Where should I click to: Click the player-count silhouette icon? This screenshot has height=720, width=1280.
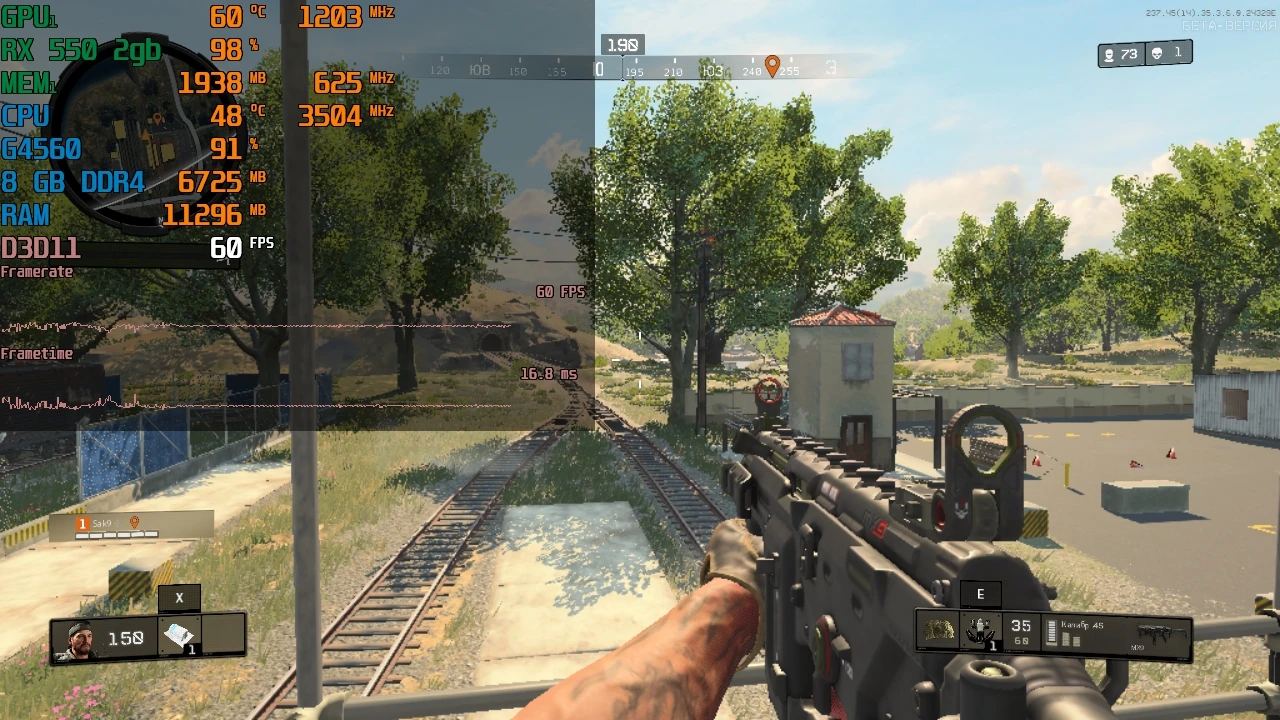coord(1110,54)
